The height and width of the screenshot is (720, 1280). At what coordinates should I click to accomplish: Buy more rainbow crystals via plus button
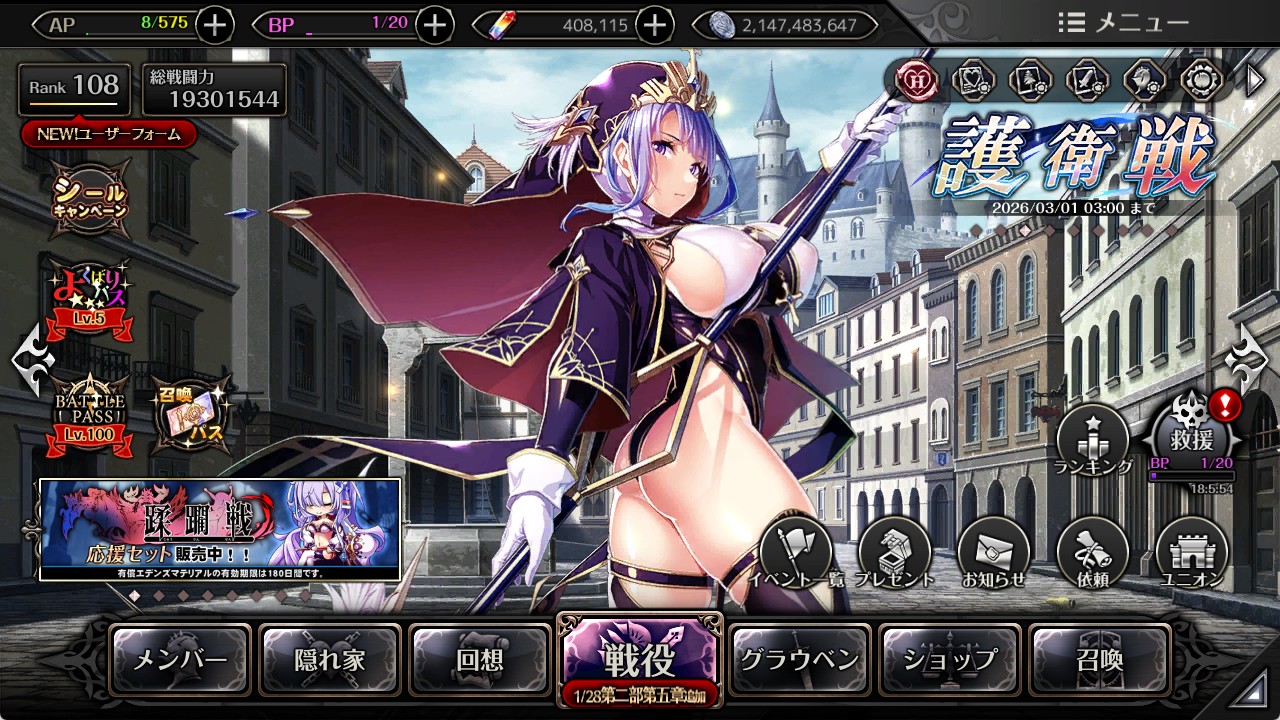654,25
